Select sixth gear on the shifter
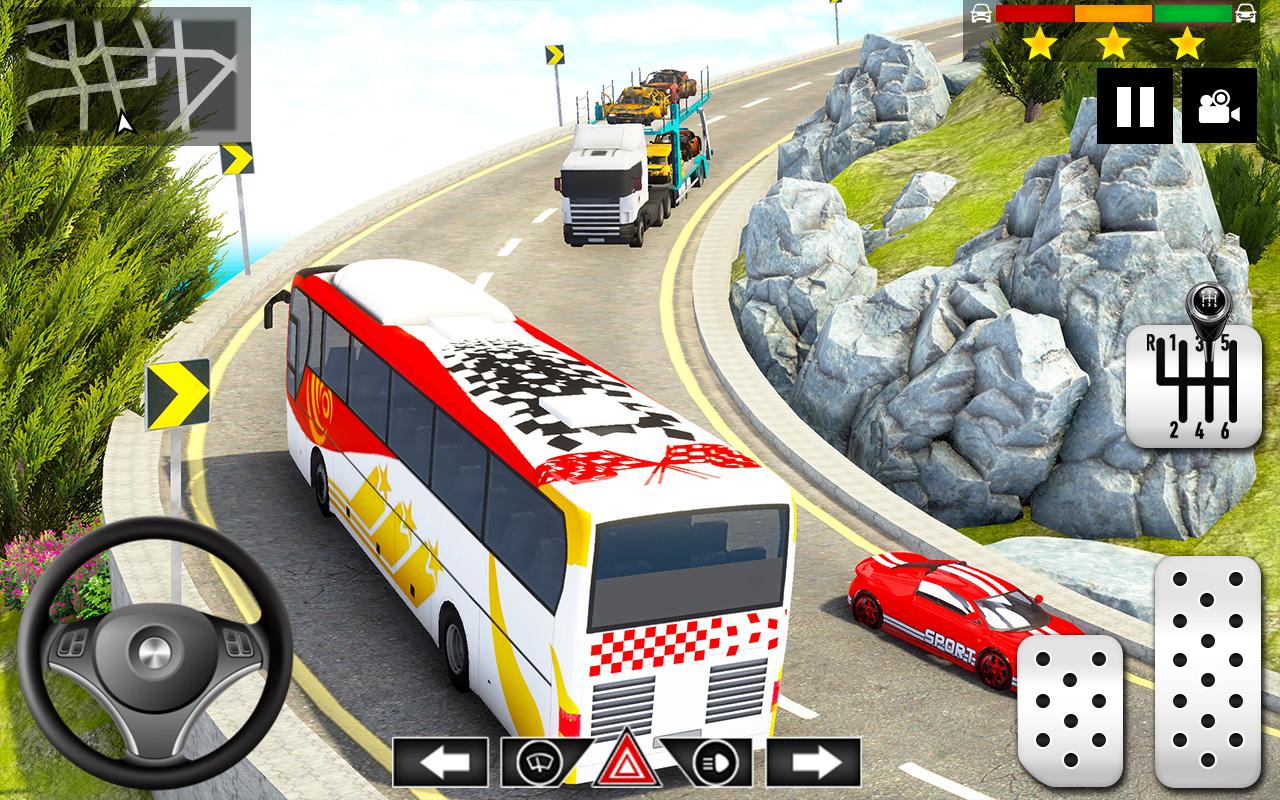Screen dimensions: 1280x800 tap(1226, 430)
